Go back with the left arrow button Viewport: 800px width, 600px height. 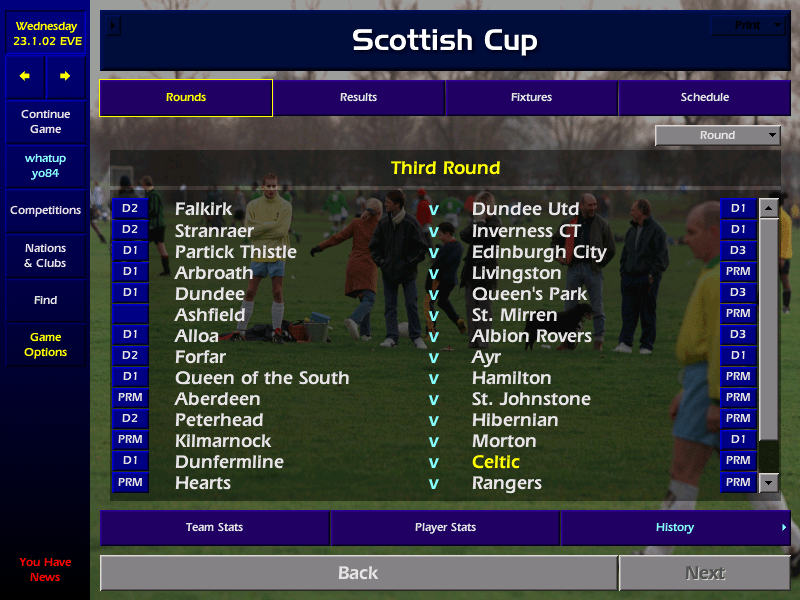click(x=25, y=76)
